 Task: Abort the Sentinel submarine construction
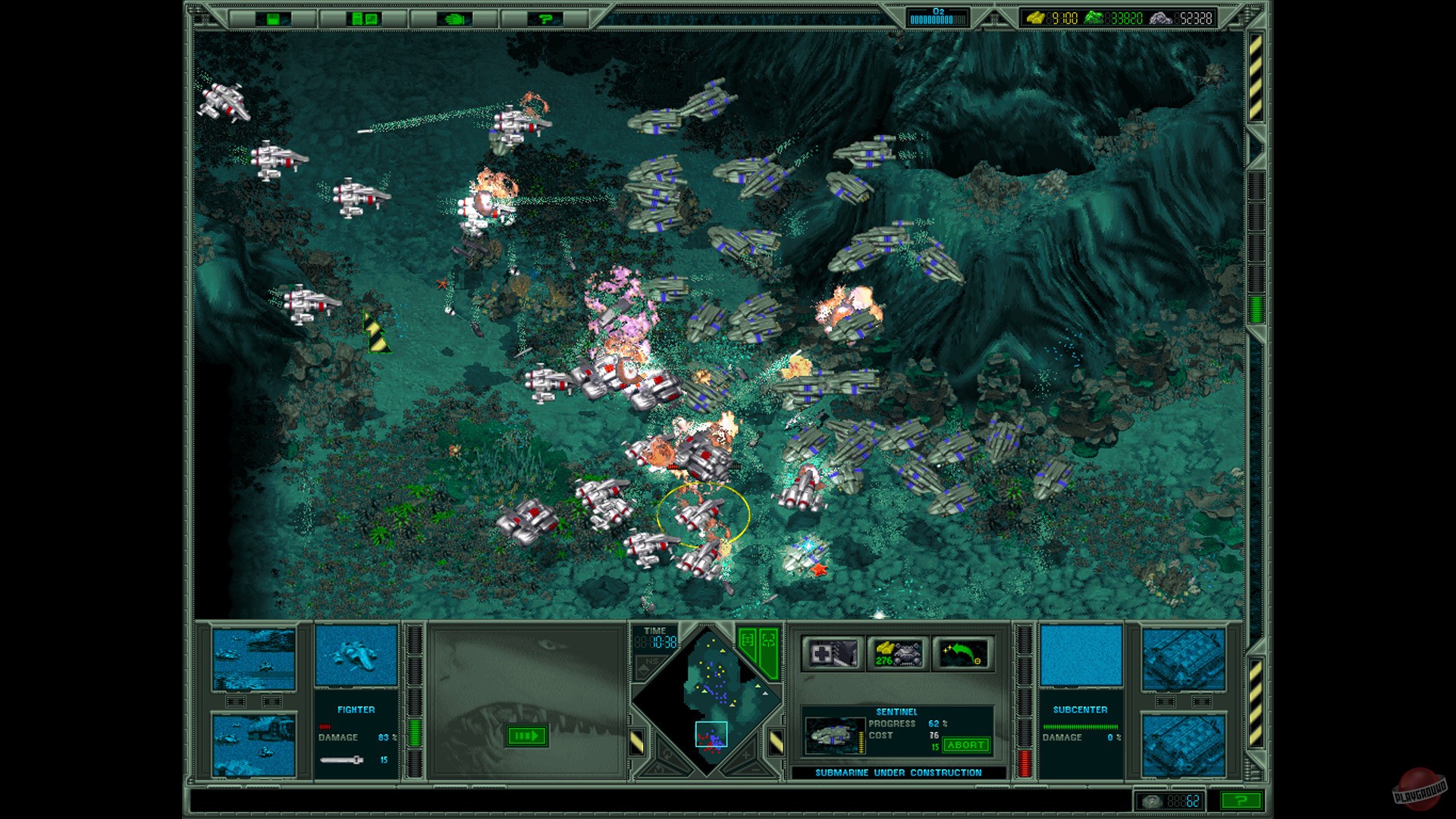coord(965,745)
